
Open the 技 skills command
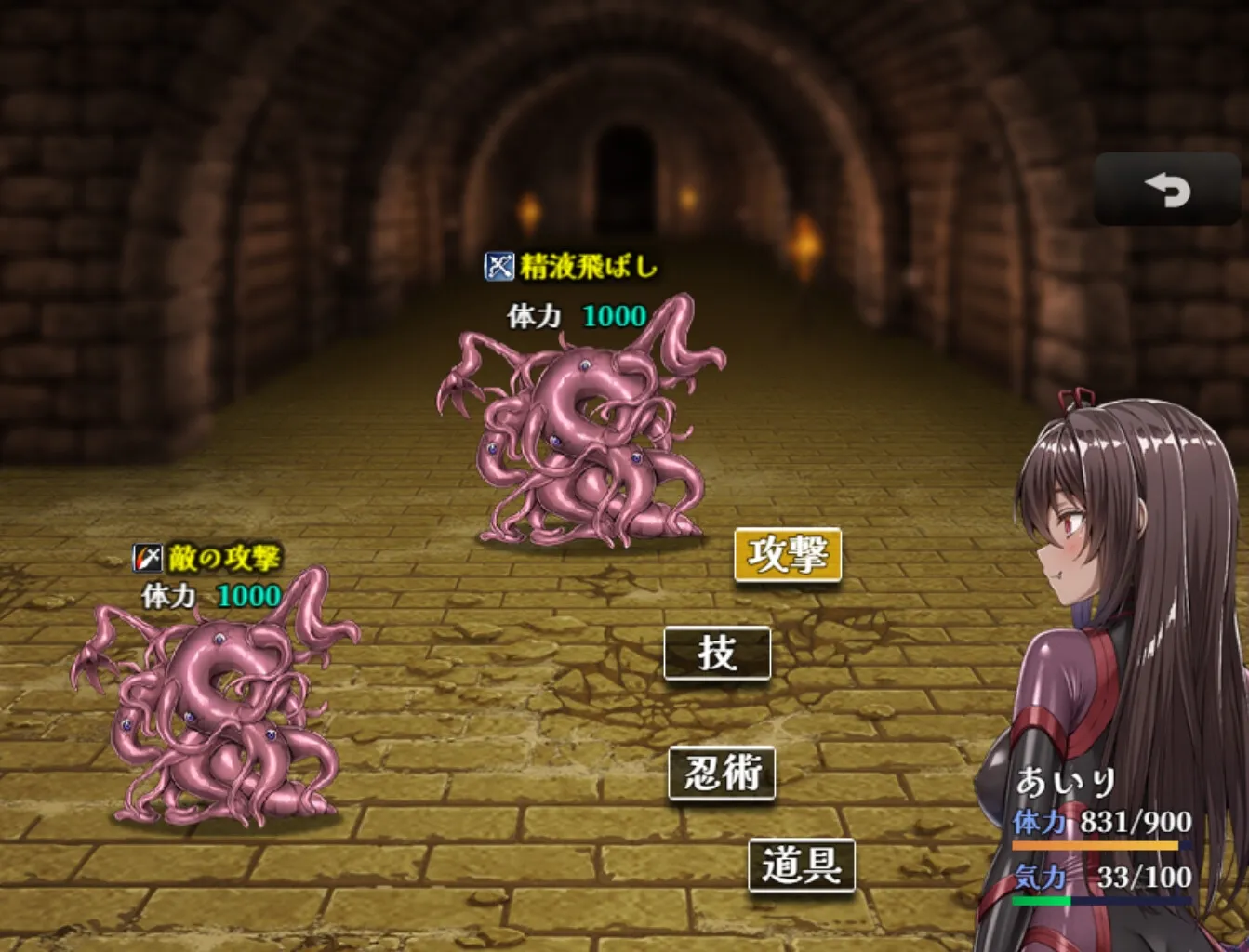(x=717, y=653)
